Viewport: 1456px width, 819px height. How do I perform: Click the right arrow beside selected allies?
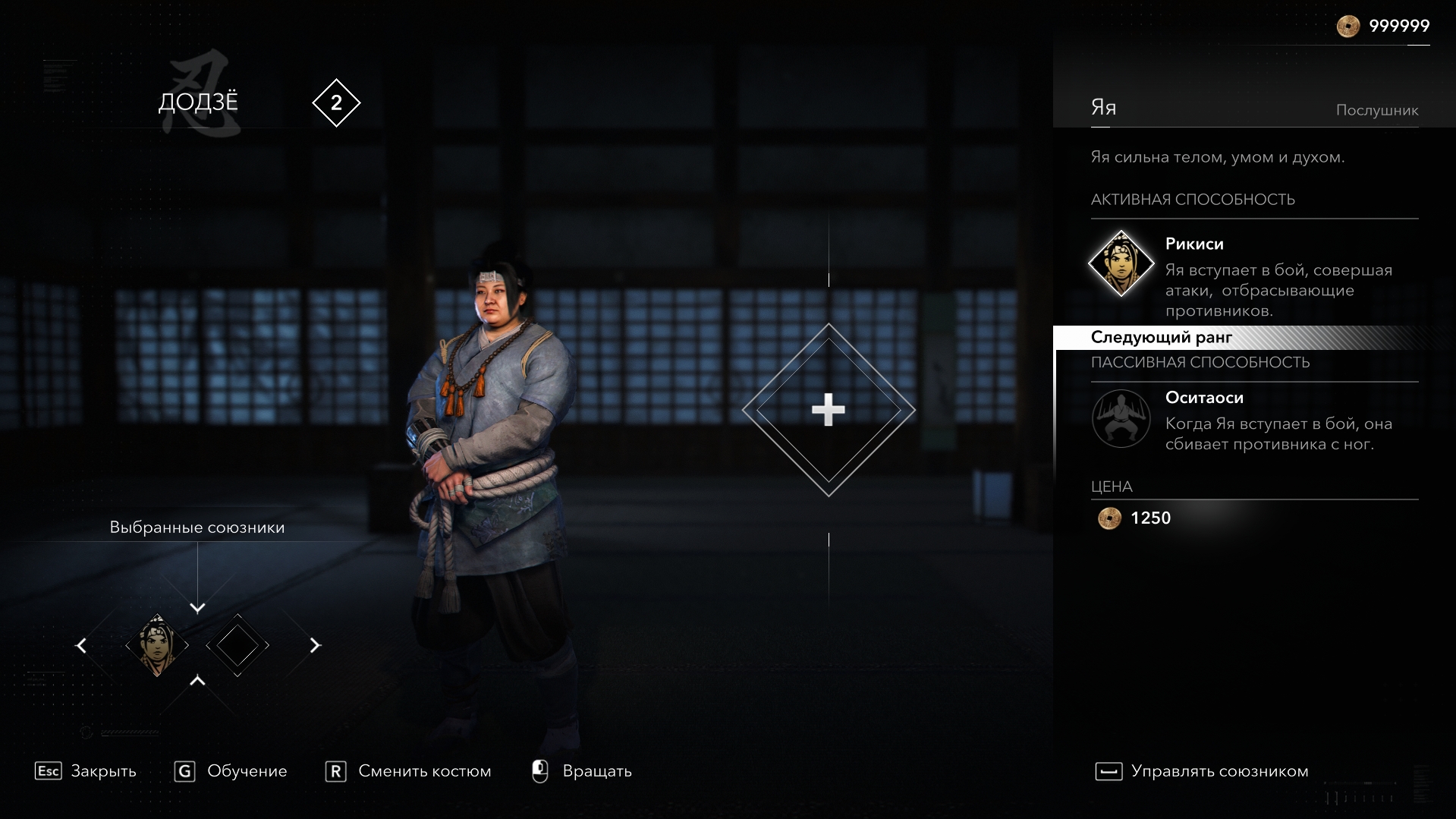(315, 645)
